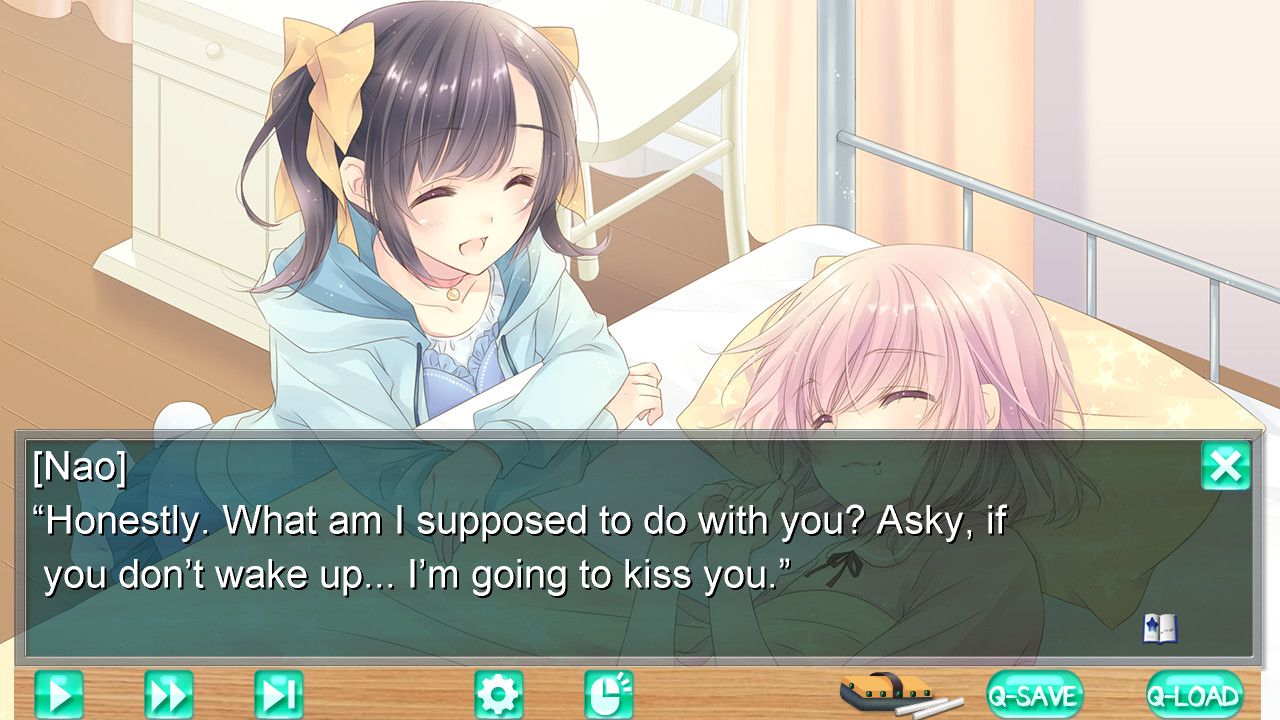Skip ahead with the arrow-and-bar button
The image size is (1280, 720).
[x=278, y=694]
